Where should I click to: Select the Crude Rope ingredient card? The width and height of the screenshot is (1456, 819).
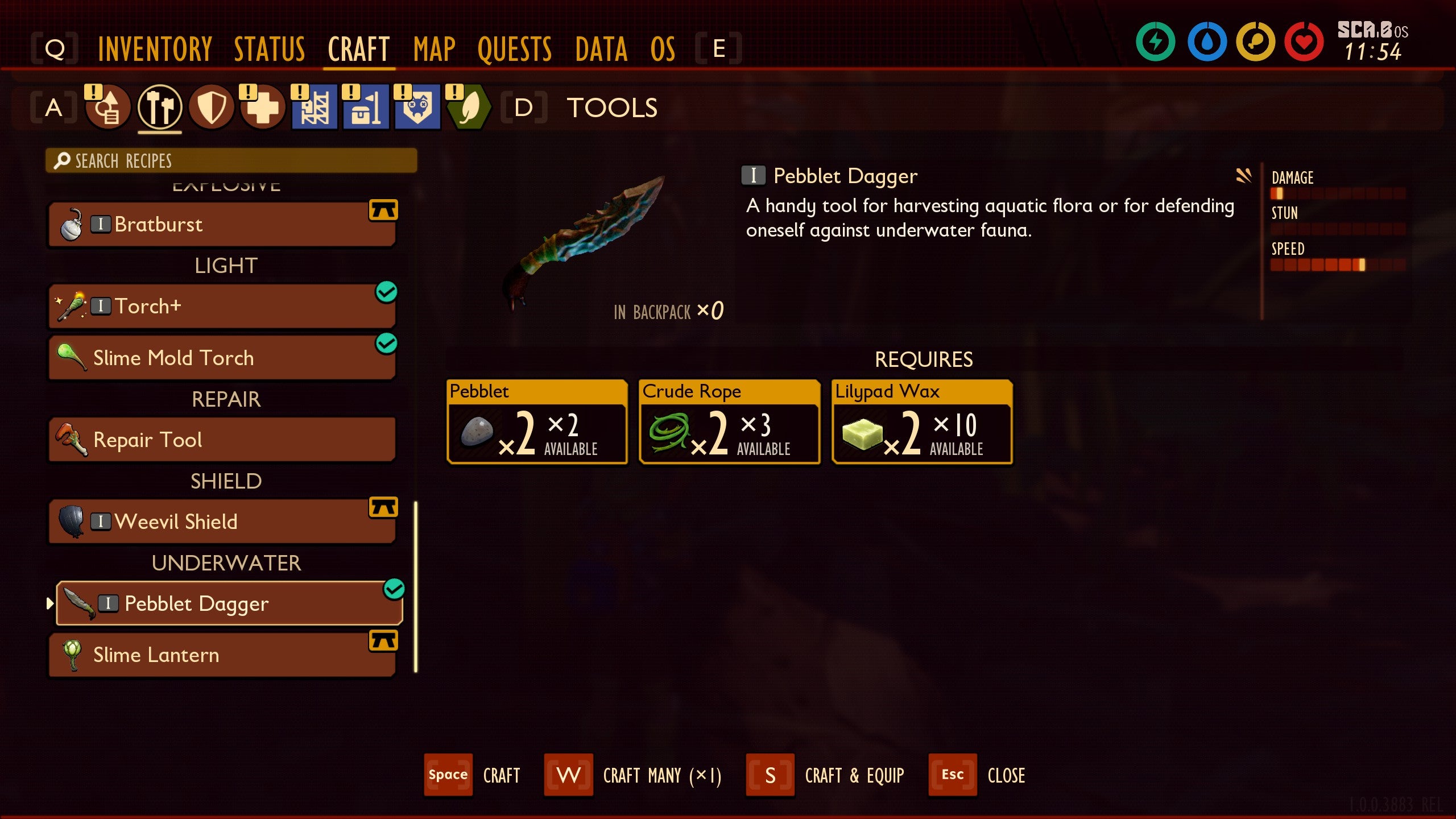pyautogui.click(x=729, y=422)
